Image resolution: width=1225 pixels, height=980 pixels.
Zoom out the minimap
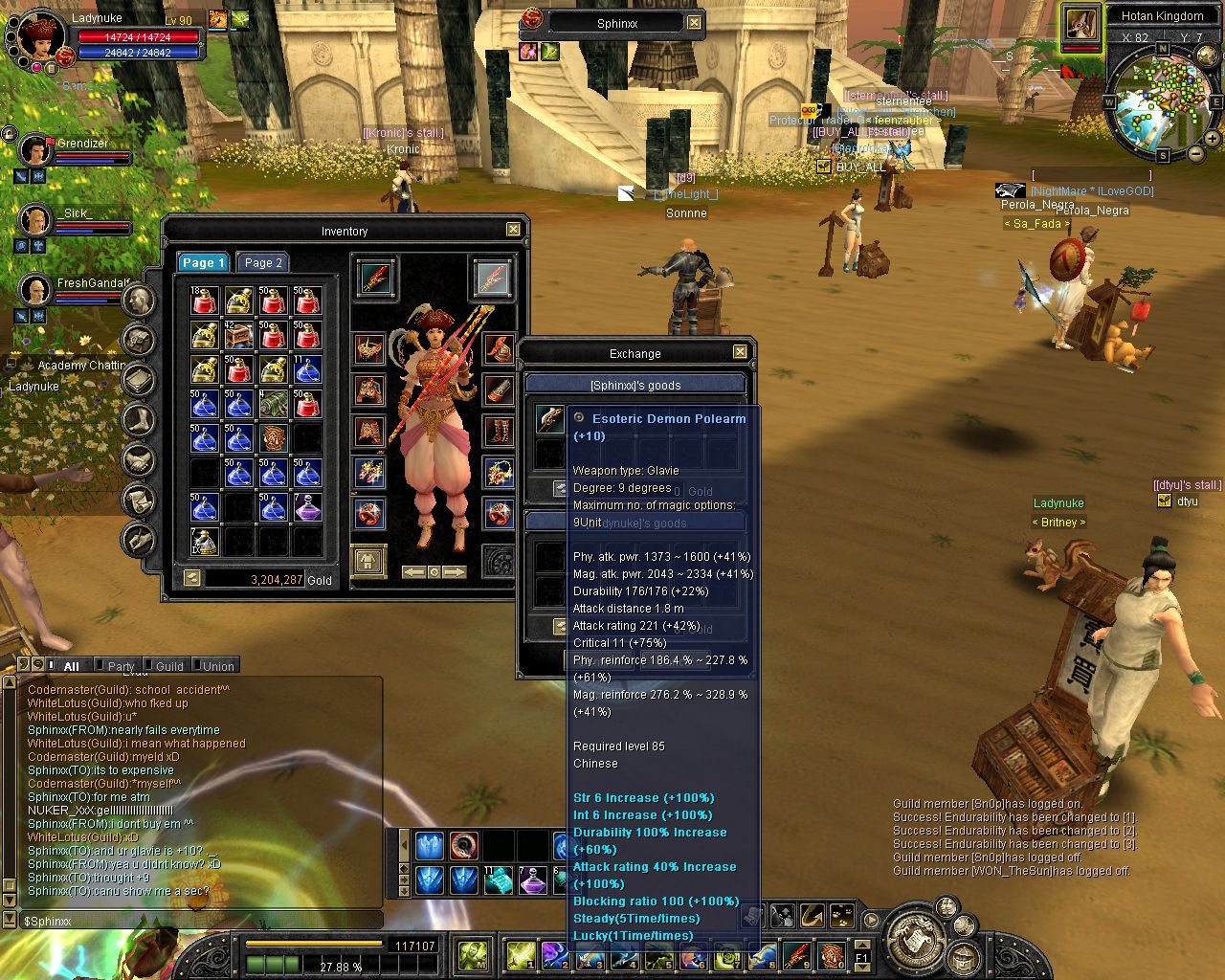1196,154
